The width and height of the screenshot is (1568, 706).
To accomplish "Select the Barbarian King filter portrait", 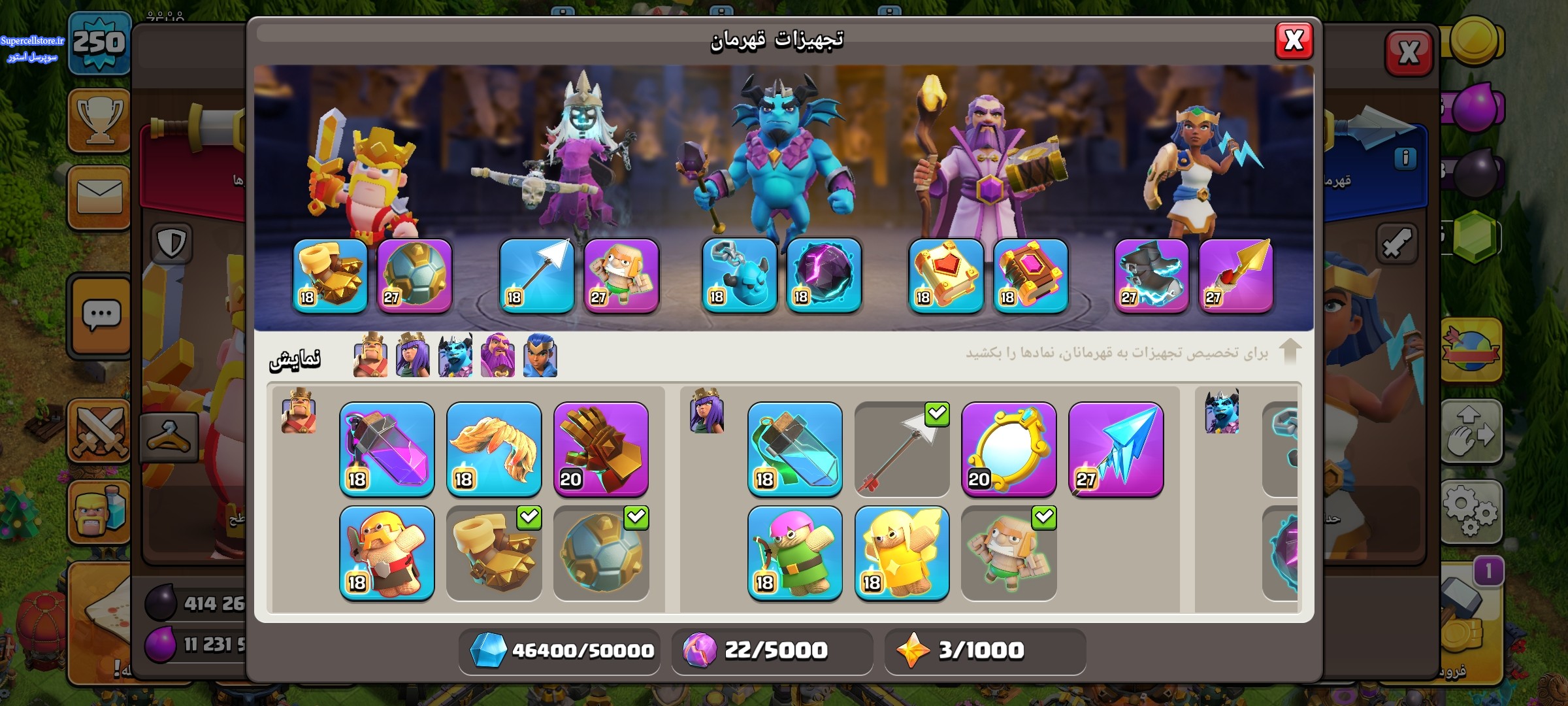I will pos(370,356).
